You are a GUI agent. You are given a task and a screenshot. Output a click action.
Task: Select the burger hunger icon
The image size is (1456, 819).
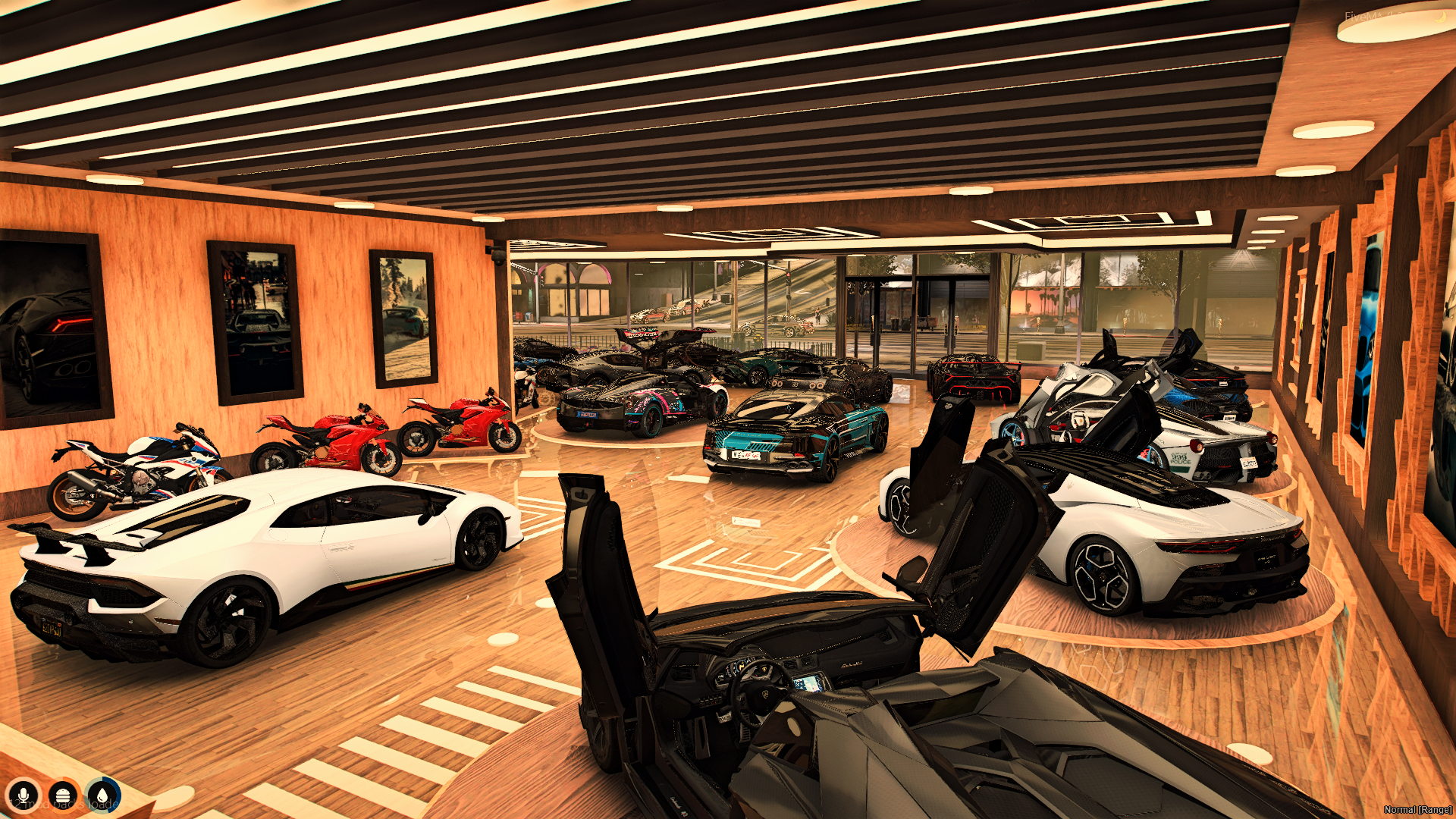coord(63,795)
